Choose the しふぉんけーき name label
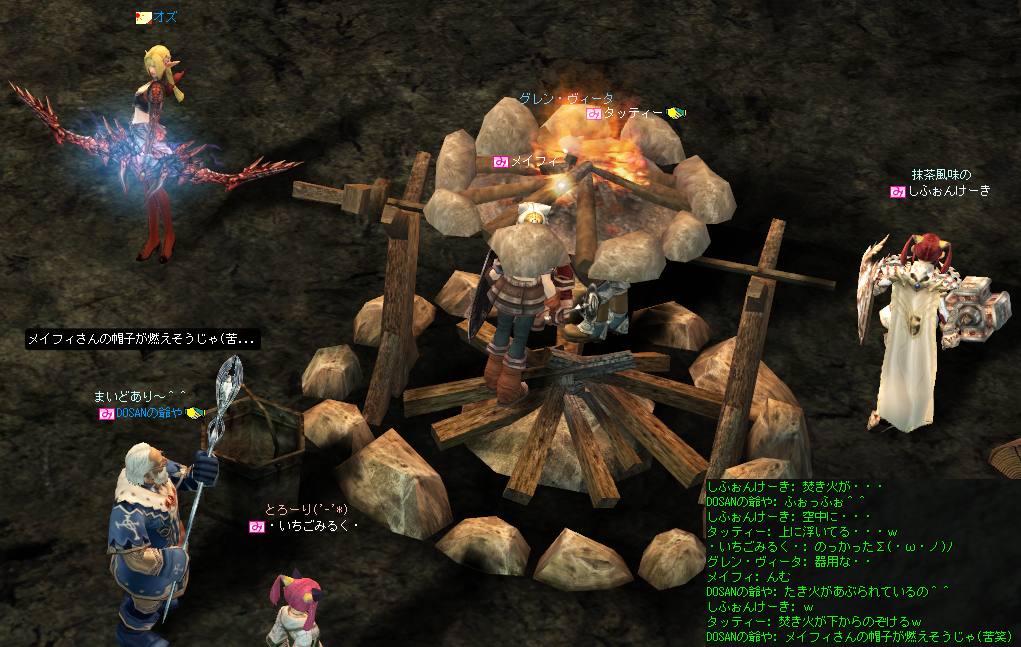 click(x=948, y=191)
